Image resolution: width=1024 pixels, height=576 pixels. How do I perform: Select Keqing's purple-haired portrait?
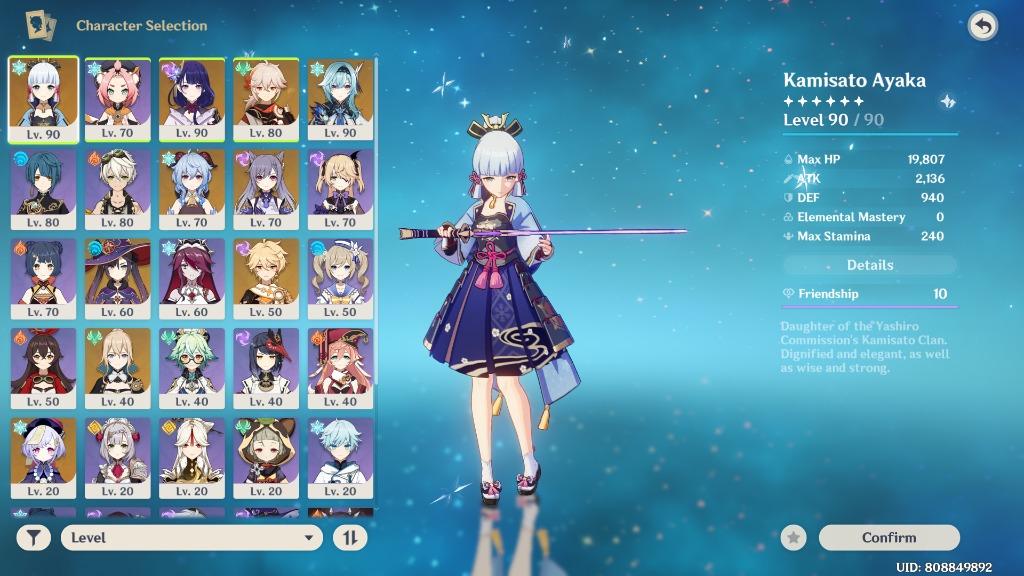click(x=266, y=189)
